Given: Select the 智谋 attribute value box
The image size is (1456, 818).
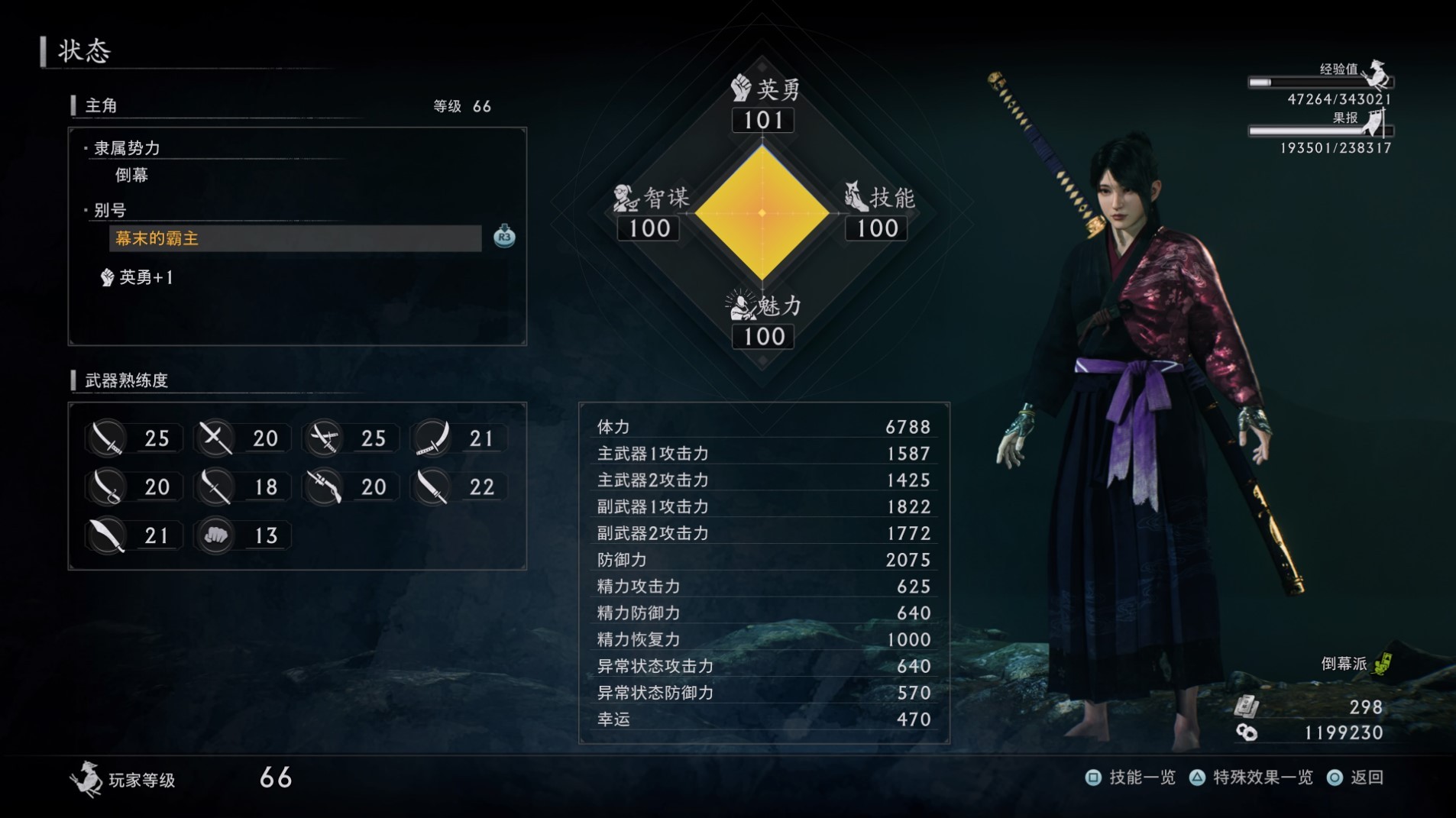Looking at the screenshot, I should tap(649, 228).
